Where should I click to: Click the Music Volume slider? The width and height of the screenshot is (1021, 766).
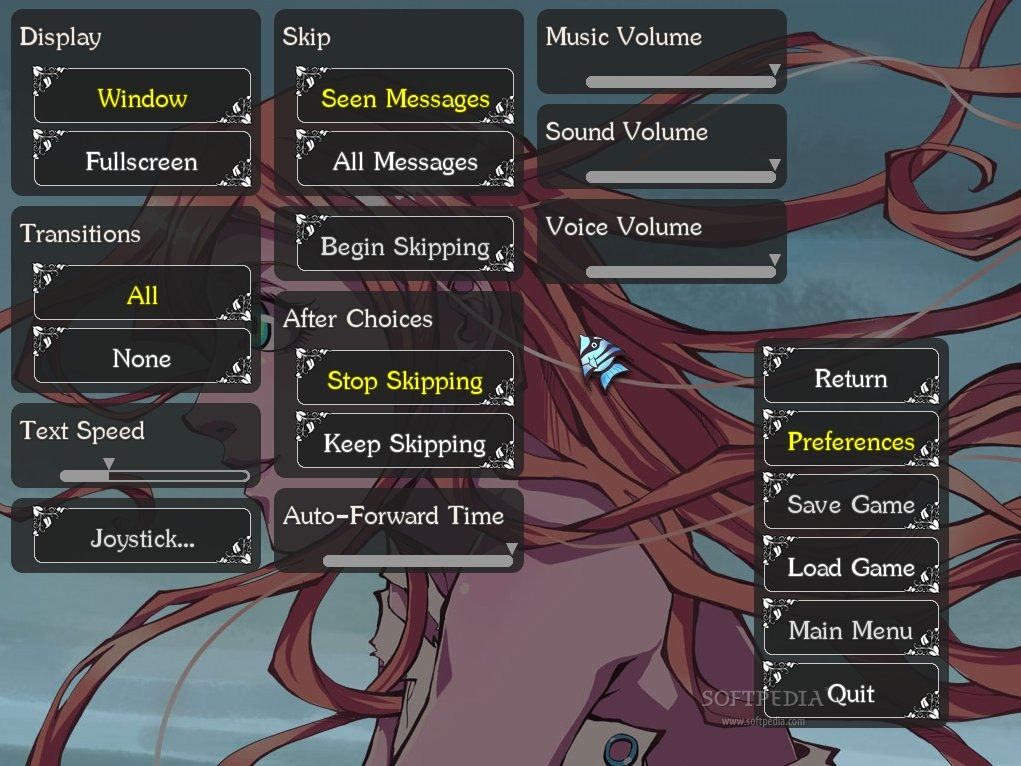pyautogui.click(x=680, y=82)
